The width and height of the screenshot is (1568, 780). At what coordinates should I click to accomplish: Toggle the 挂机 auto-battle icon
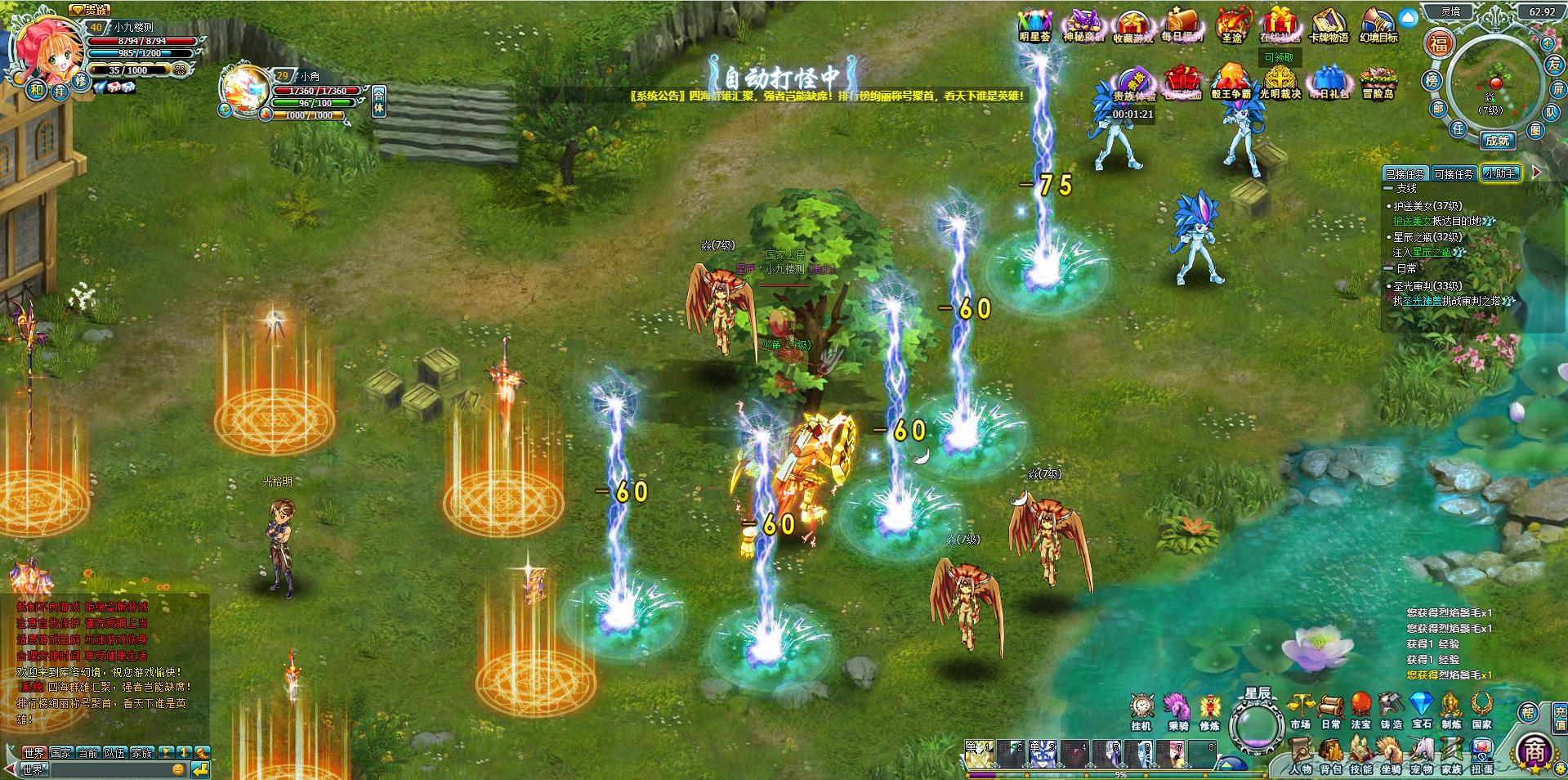1141,710
